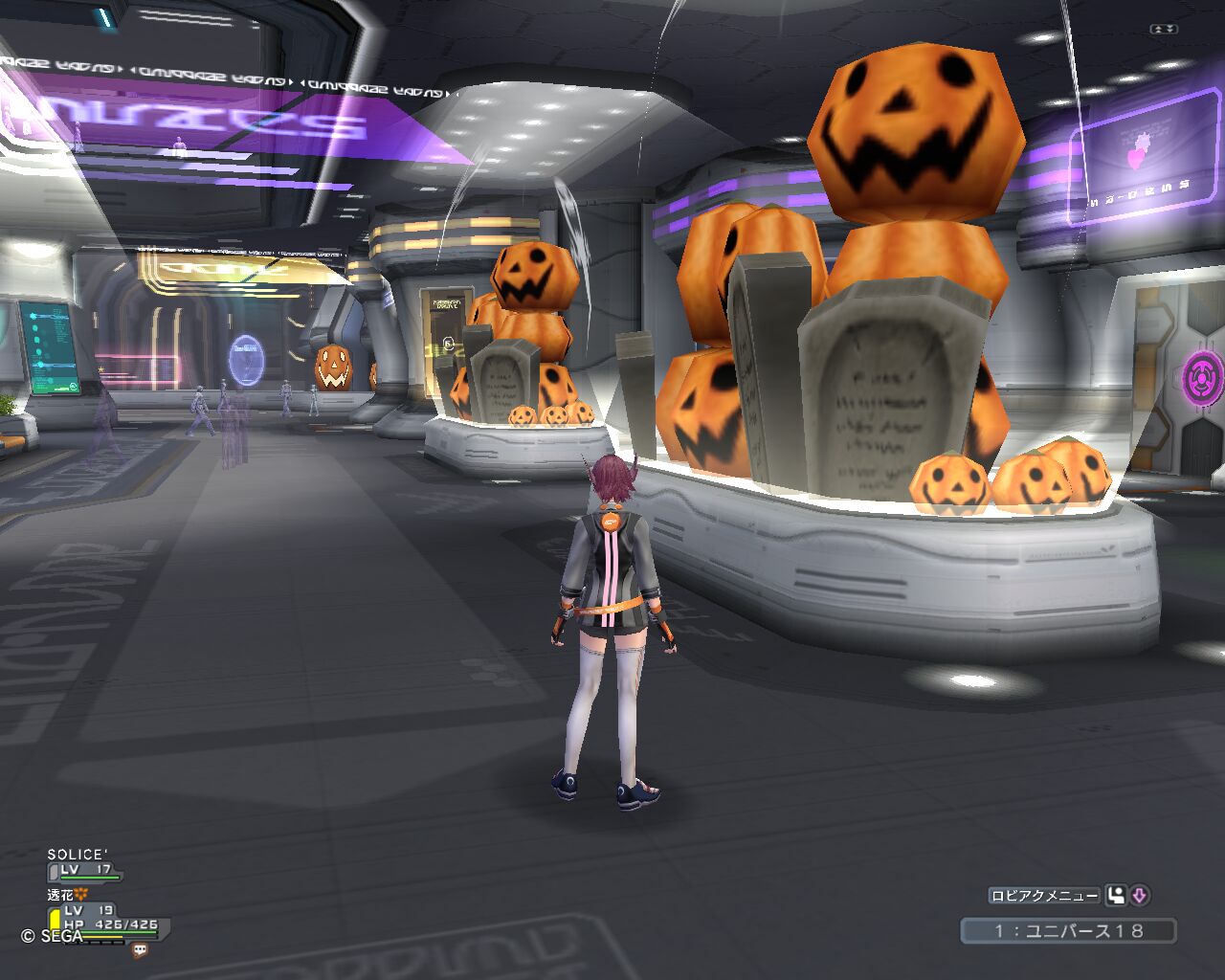Select the ユニバース18 universe bar
Viewport: 1225px width, 980px height.
pos(1068,930)
